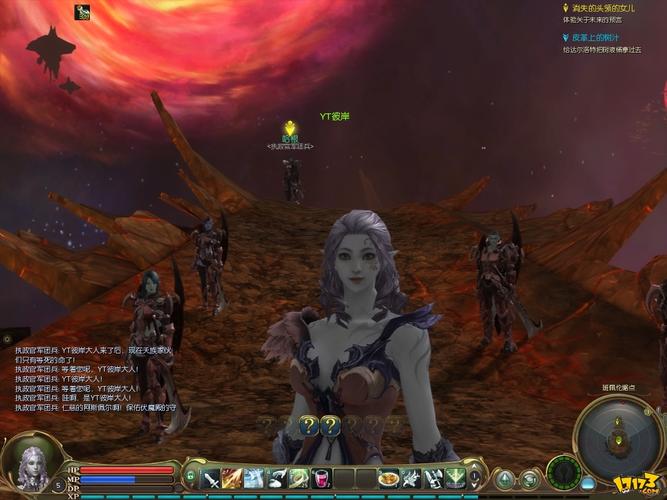This screenshot has height=500, width=667.
Task: Select the food dish hotbar item
Action: pos(389,478)
